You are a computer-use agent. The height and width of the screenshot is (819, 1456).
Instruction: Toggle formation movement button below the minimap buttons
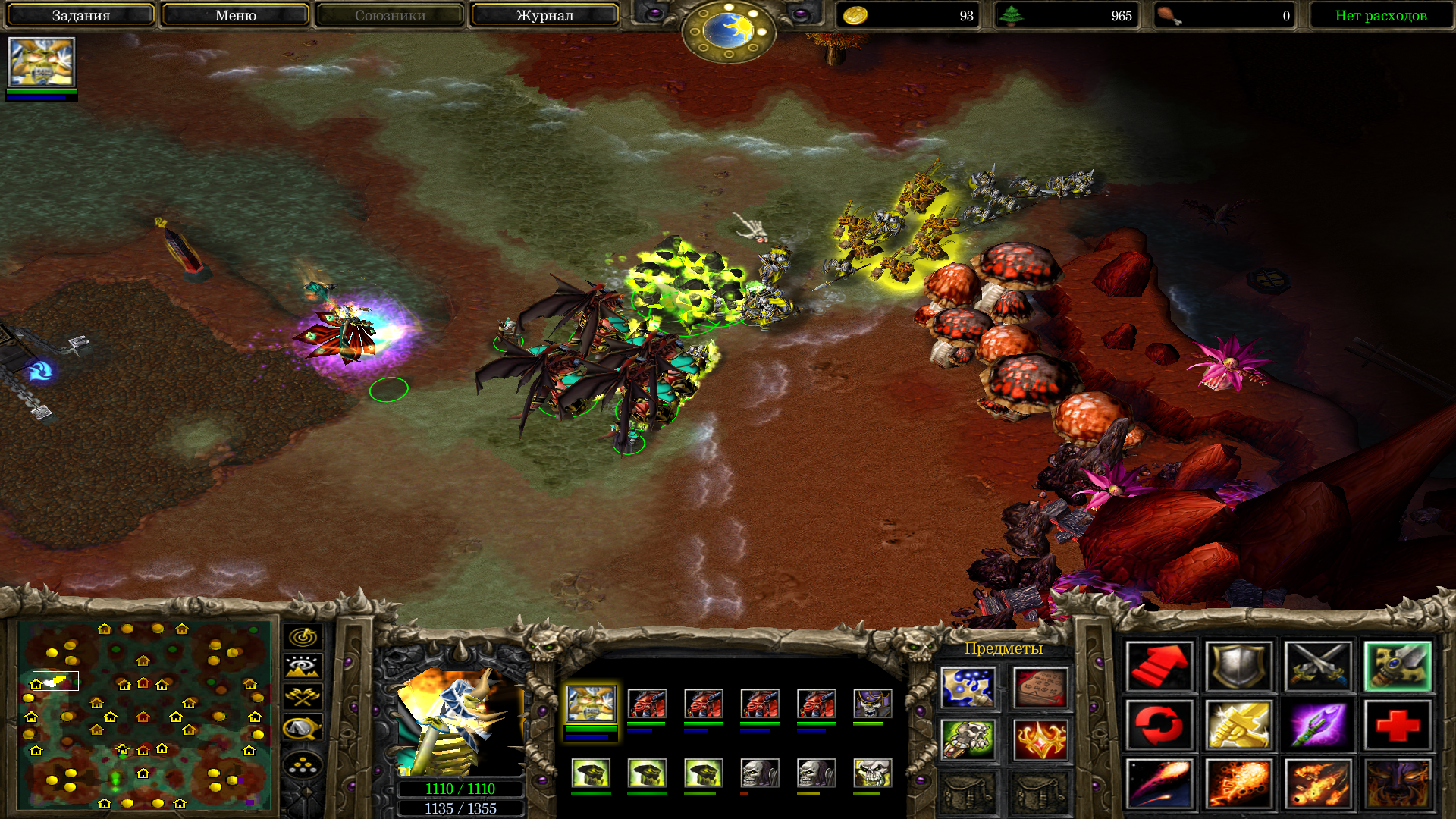coord(303,766)
